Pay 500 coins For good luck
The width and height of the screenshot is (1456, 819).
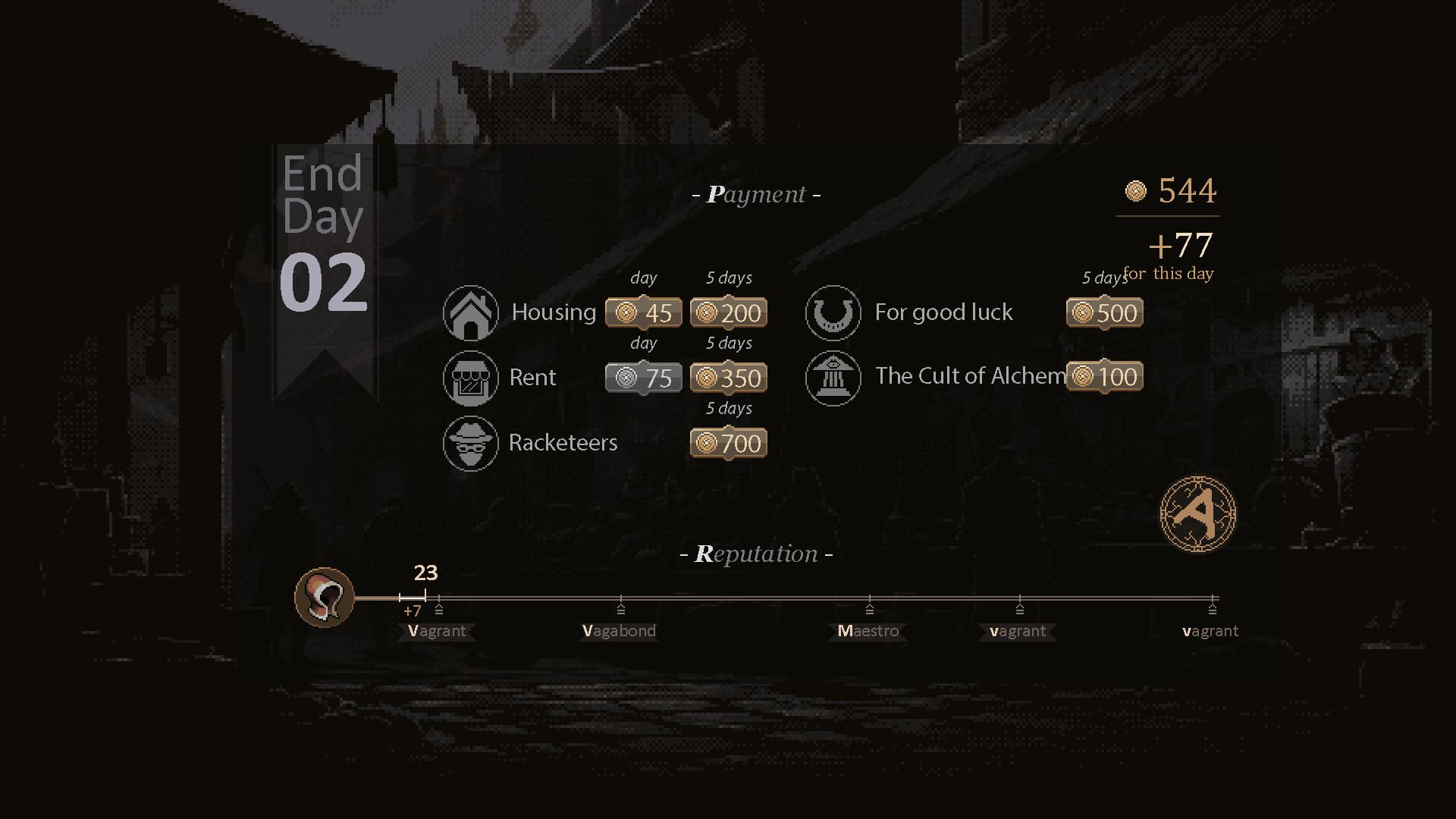pos(1104,312)
